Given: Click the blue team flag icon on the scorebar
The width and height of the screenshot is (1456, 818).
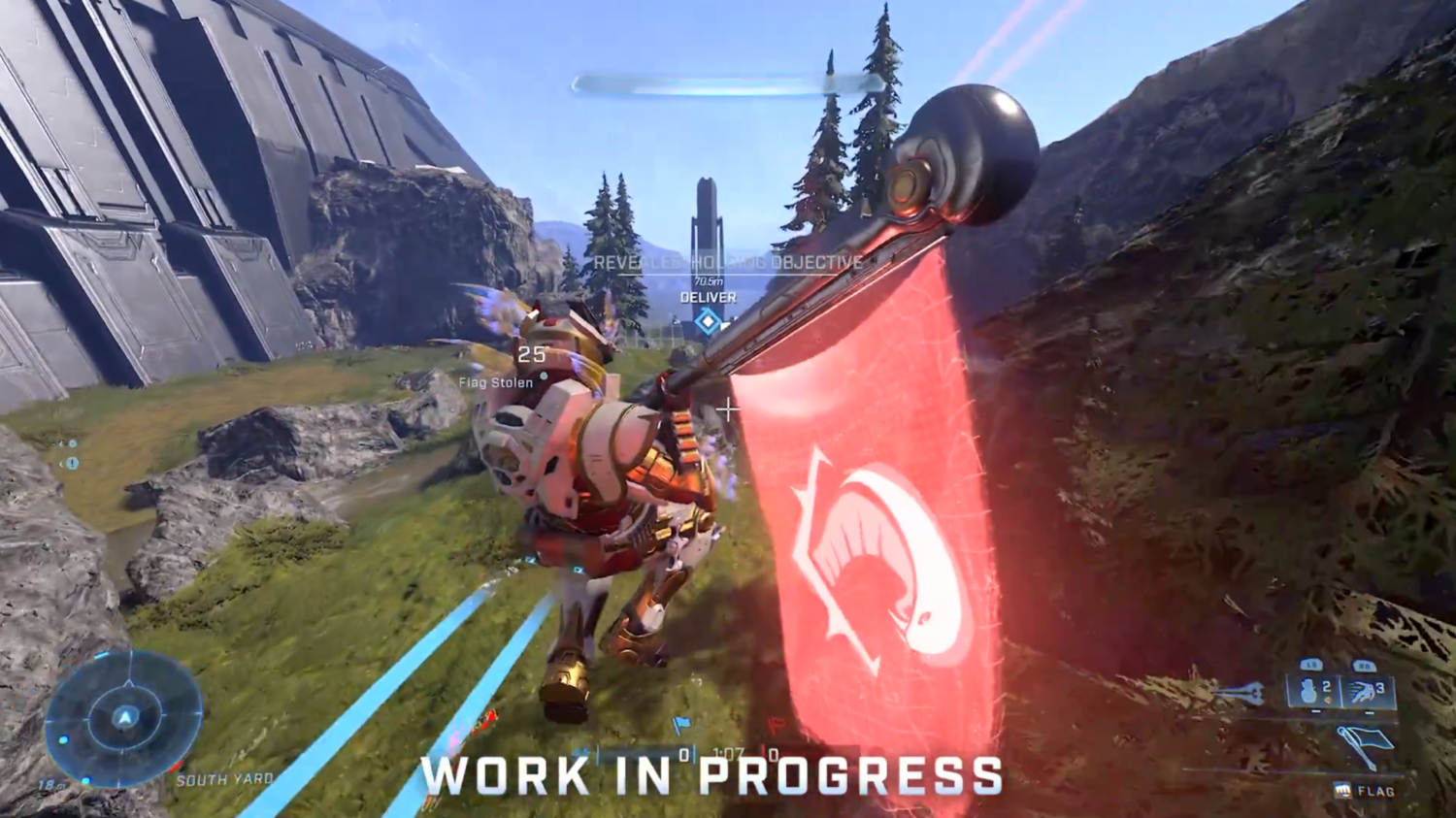Looking at the screenshot, I should [x=682, y=725].
